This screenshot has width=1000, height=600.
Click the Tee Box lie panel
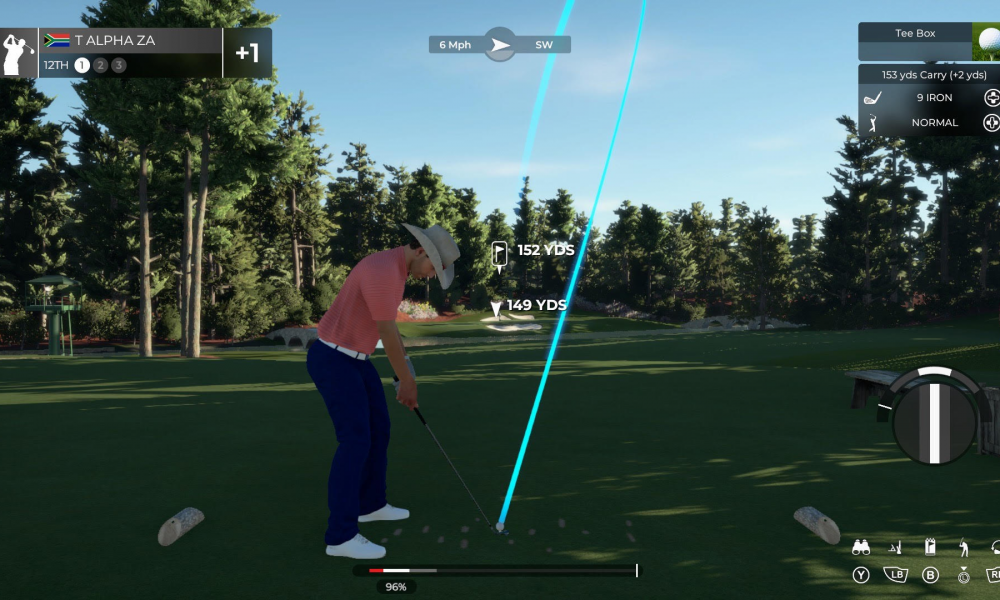[x=915, y=41]
